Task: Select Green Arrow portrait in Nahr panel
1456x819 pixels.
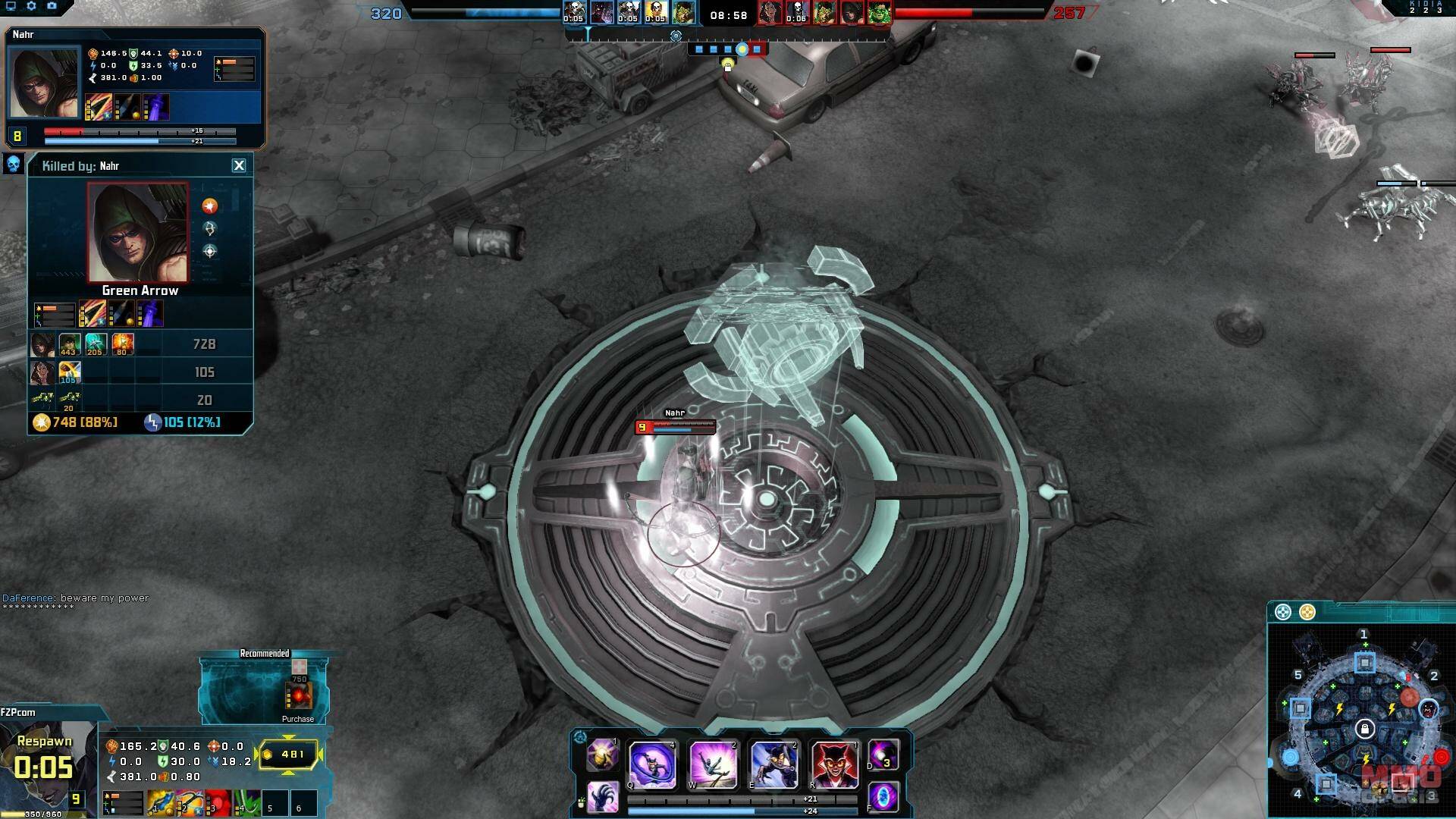Action: [44, 83]
